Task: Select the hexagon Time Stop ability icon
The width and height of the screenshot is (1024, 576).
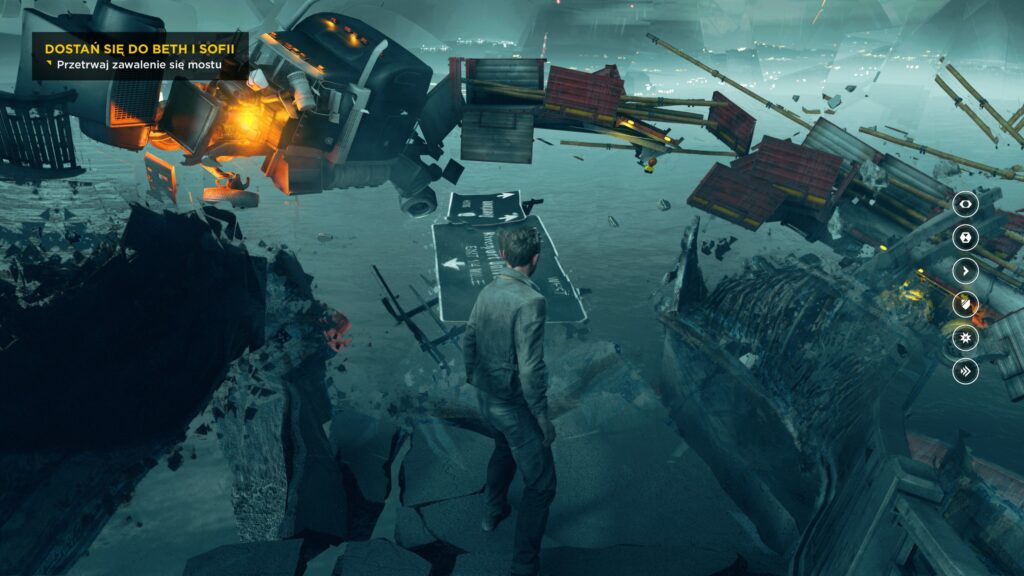Action: point(965,237)
